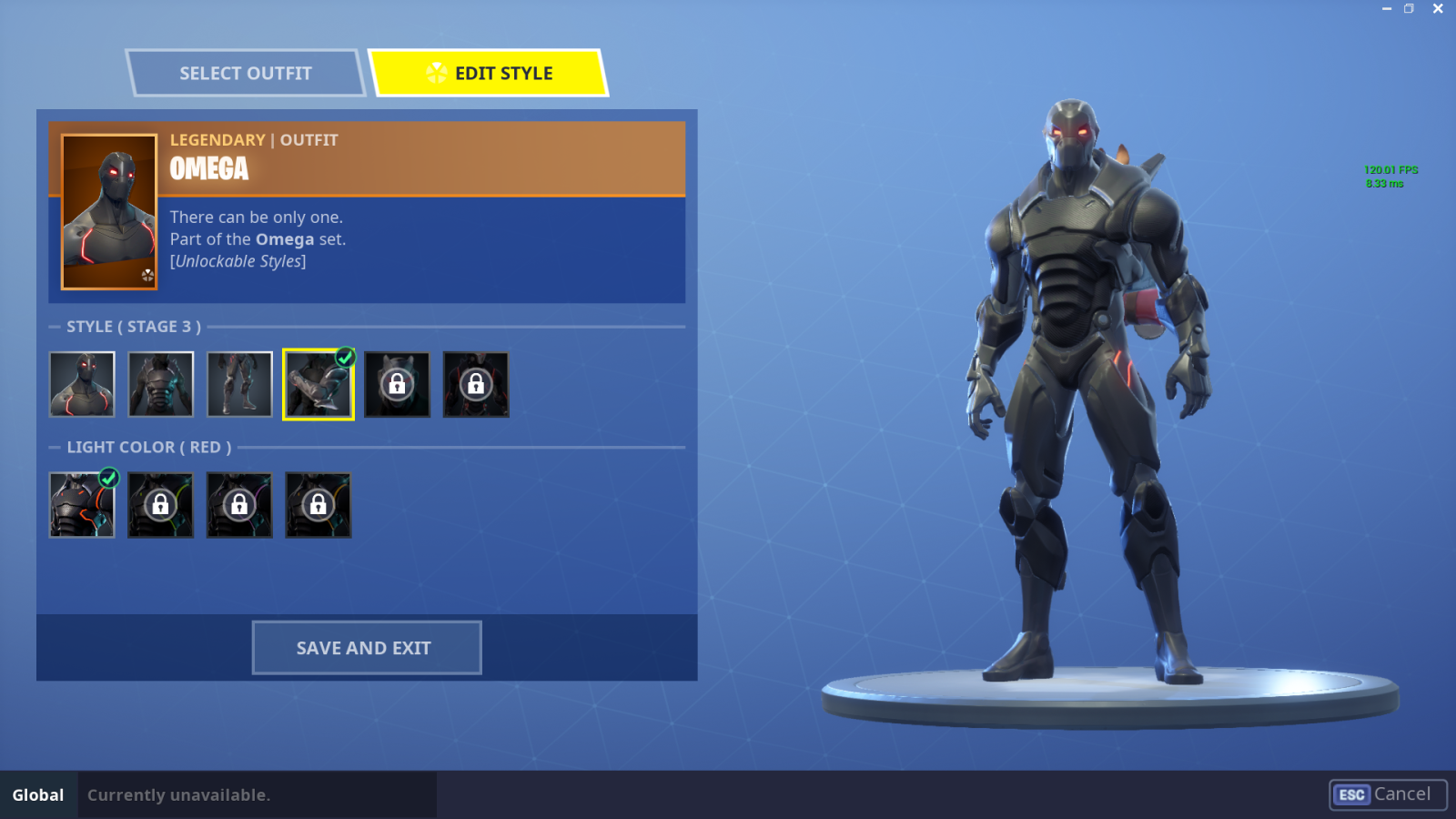Screen dimensions: 1456x819
Task: Click the second locked style slot
Action: click(x=476, y=384)
